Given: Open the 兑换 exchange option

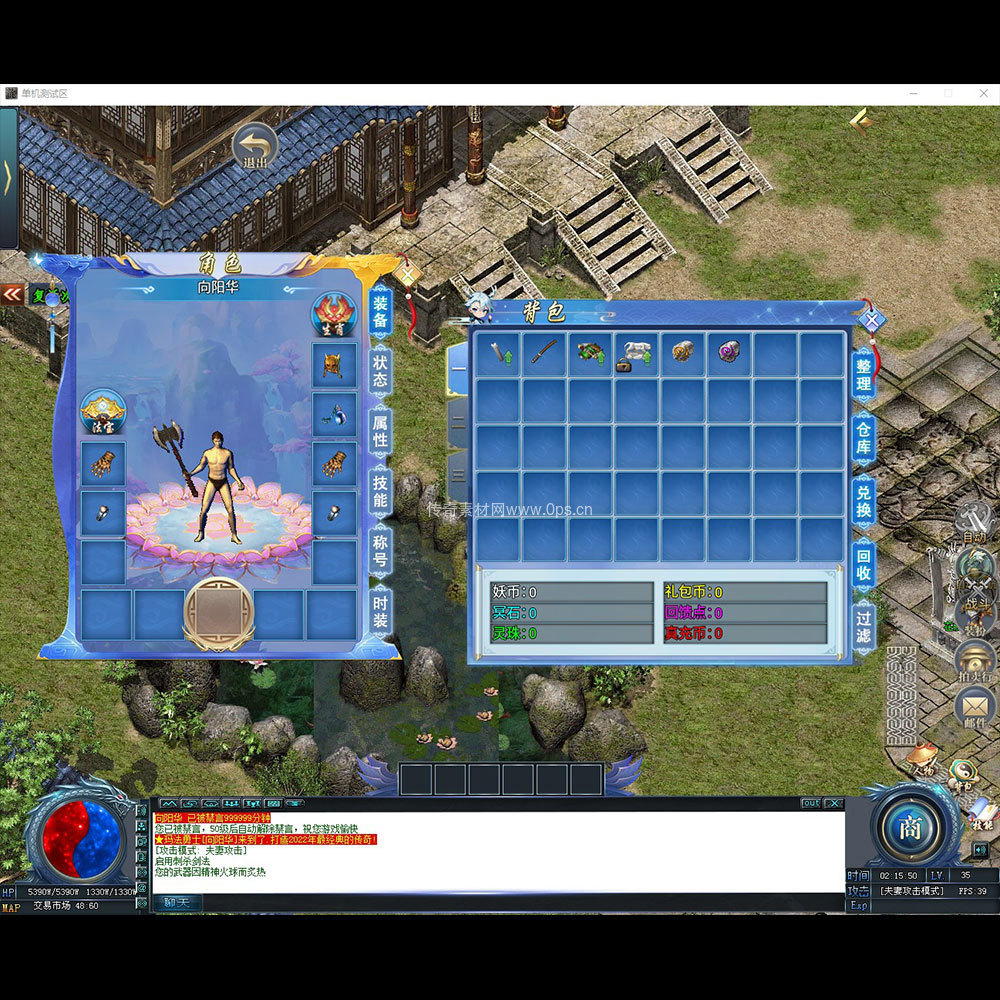Looking at the screenshot, I should click(864, 500).
